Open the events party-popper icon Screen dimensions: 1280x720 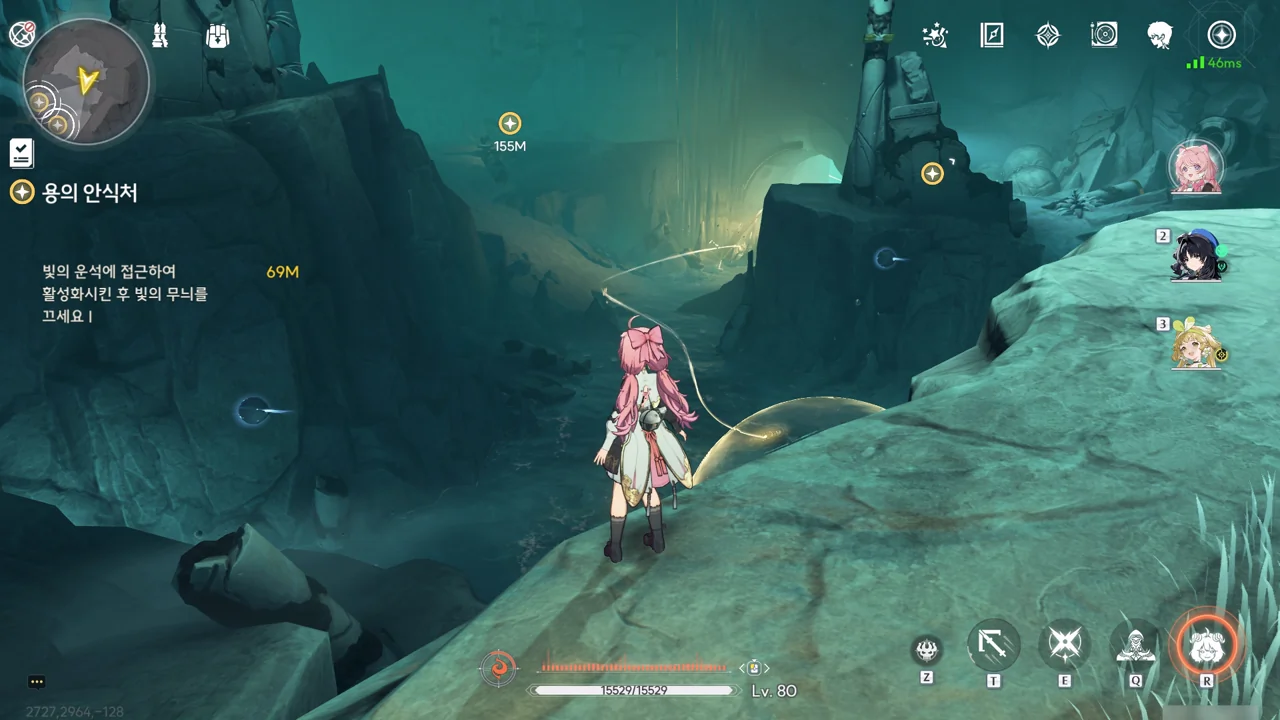click(x=935, y=36)
